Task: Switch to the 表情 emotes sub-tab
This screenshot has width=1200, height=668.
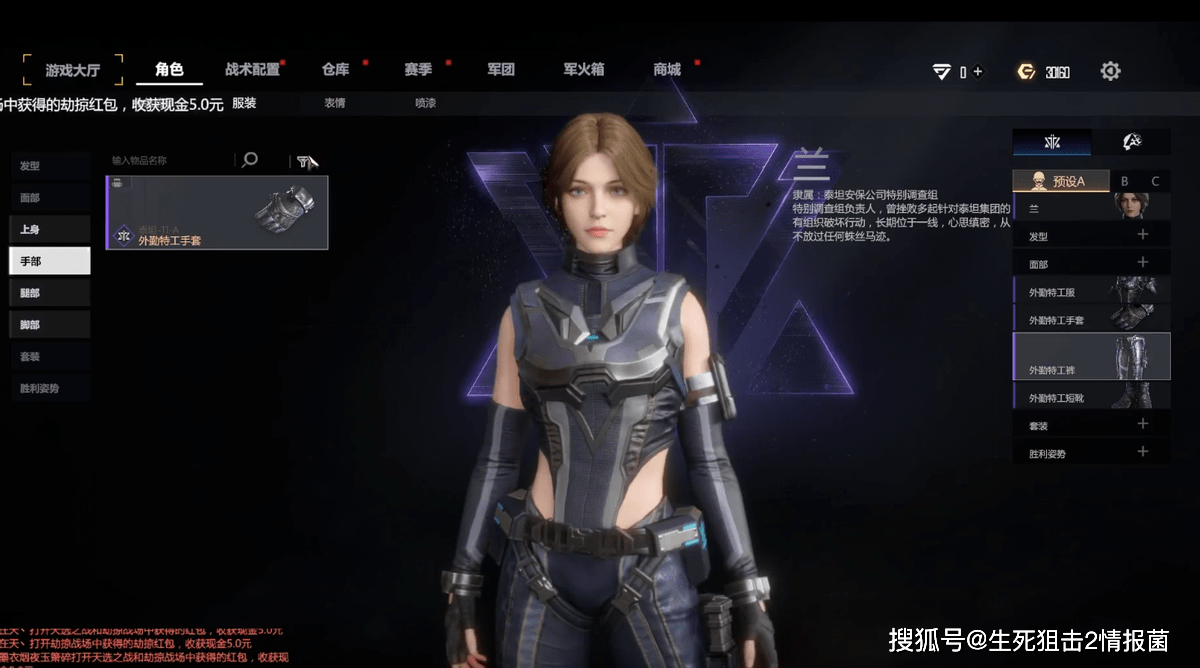Action: click(x=335, y=102)
